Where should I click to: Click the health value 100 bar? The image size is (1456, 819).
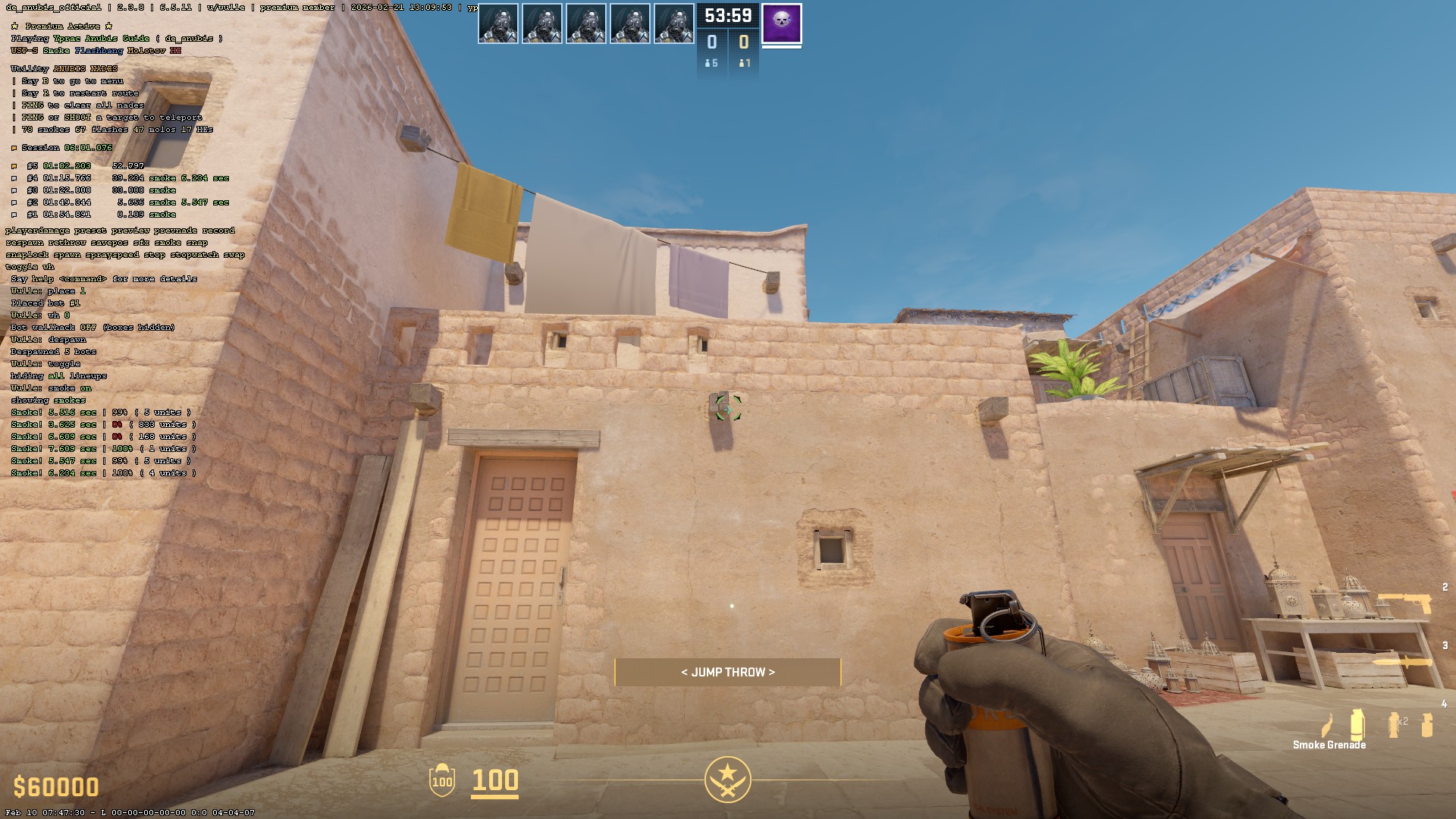click(x=494, y=783)
